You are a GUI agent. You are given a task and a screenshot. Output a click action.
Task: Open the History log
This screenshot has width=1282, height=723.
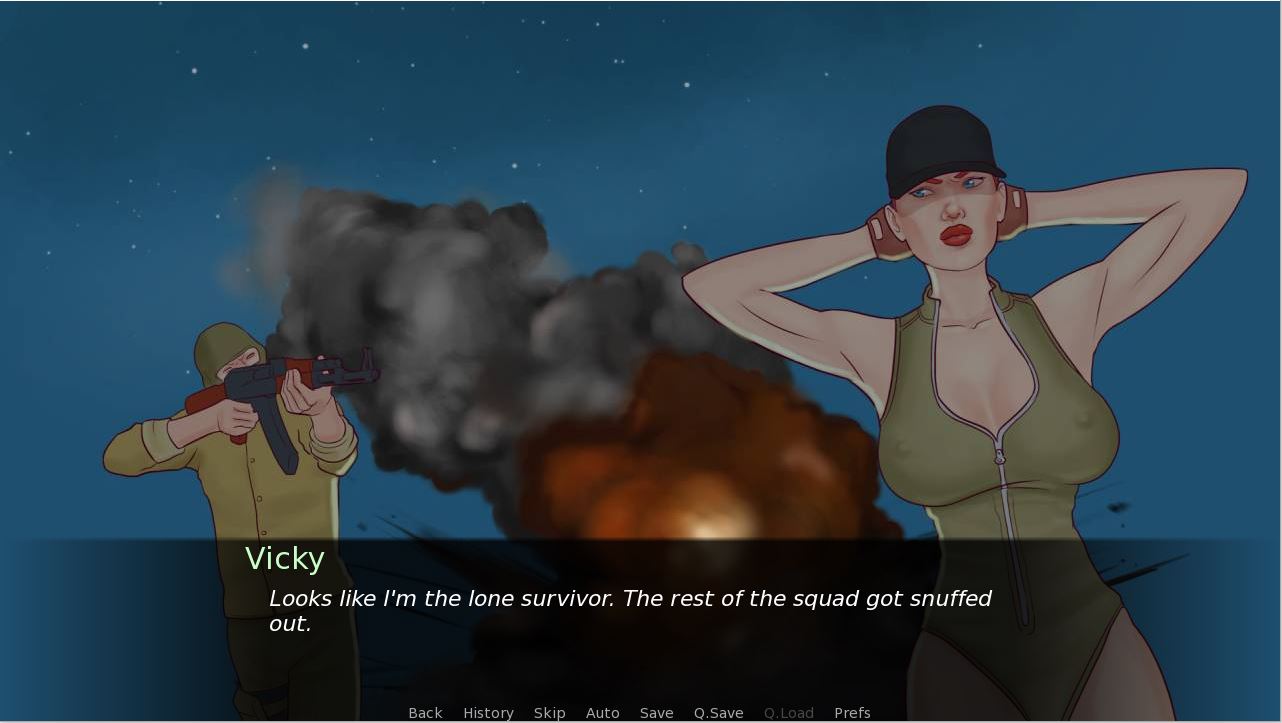point(488,713)
